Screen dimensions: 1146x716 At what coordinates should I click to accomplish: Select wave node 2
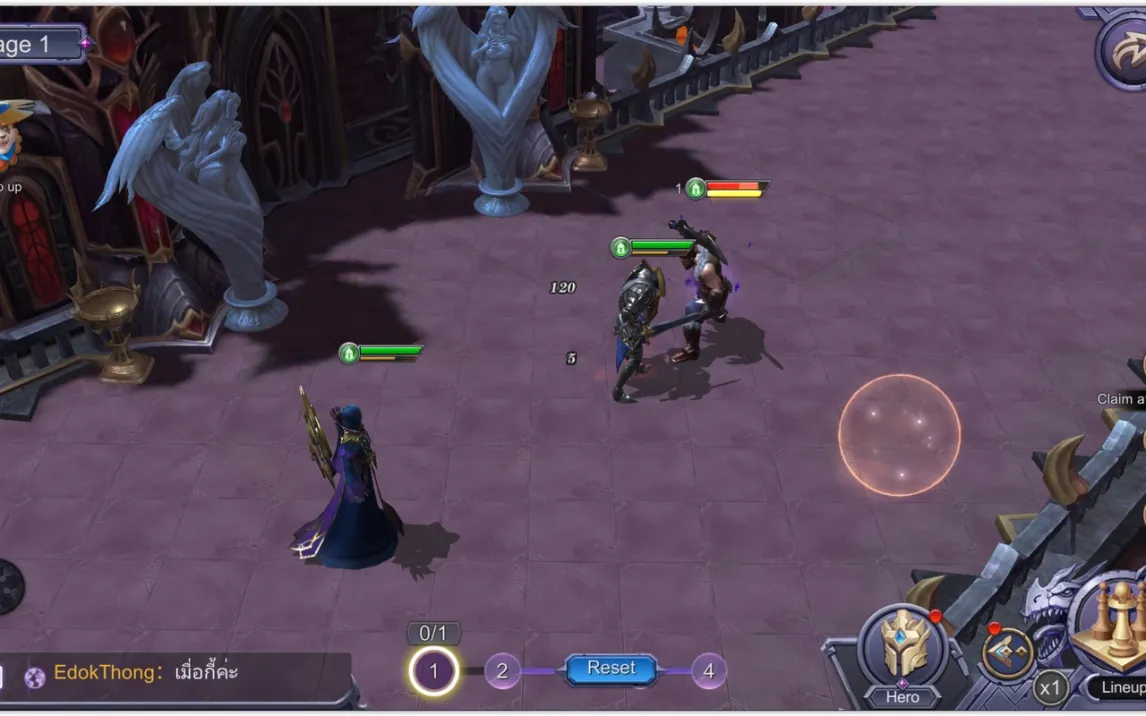tap(502, 671)
